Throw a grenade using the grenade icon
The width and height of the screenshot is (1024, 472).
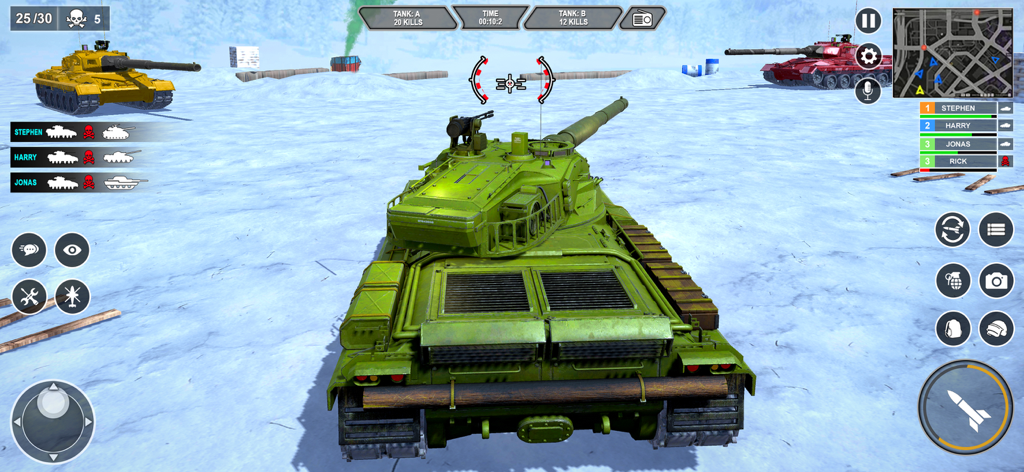(953, 280)
